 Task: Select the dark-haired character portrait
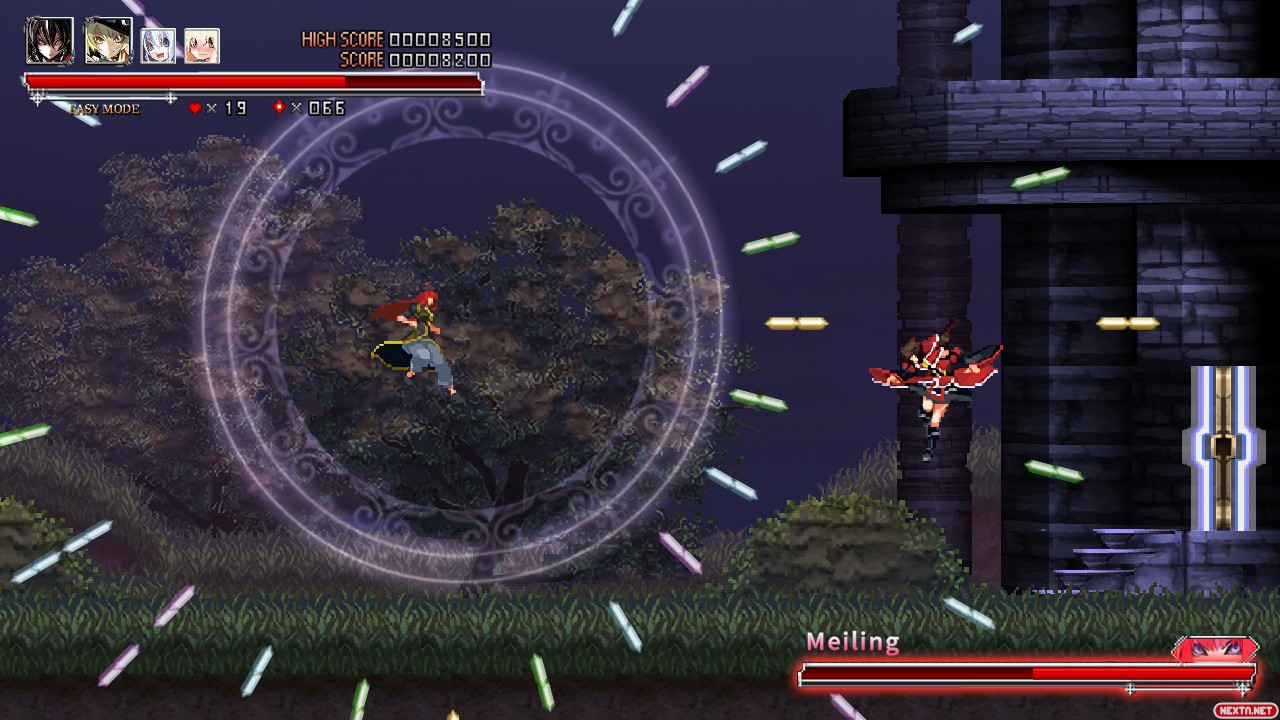(x=49, y=41)
